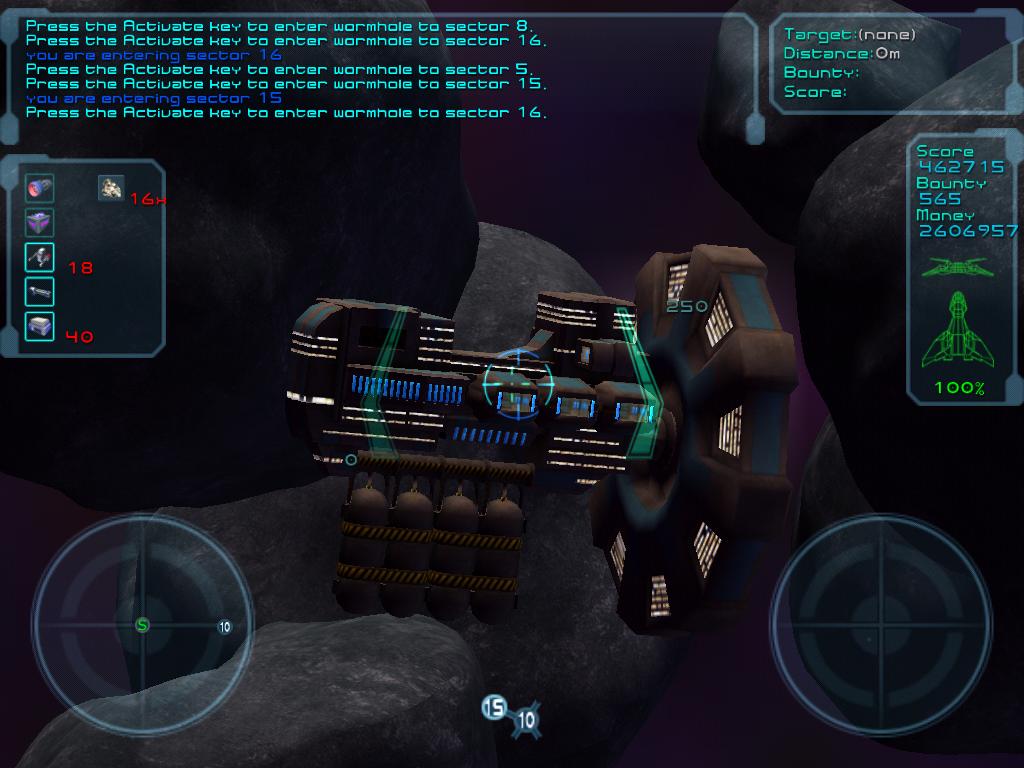Pick the long-barrel cannon weapon slot
The height and width of the screenshot is (768, 1024).
point(39,292)
